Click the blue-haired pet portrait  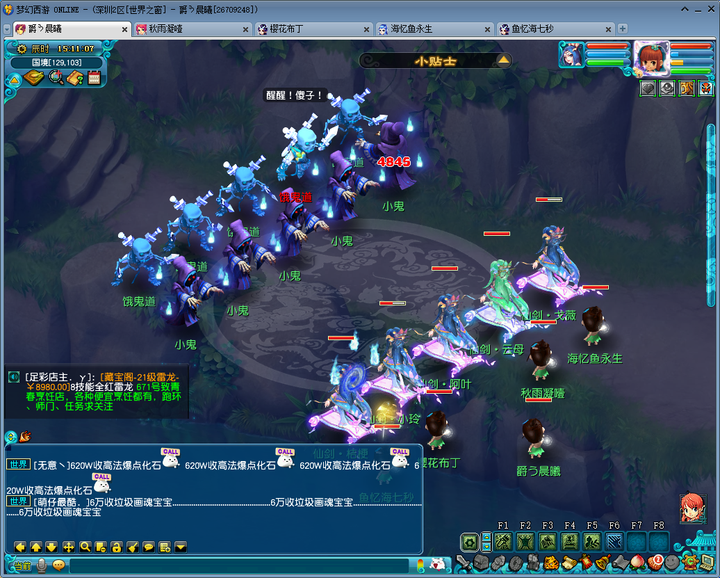click(571, 54)
